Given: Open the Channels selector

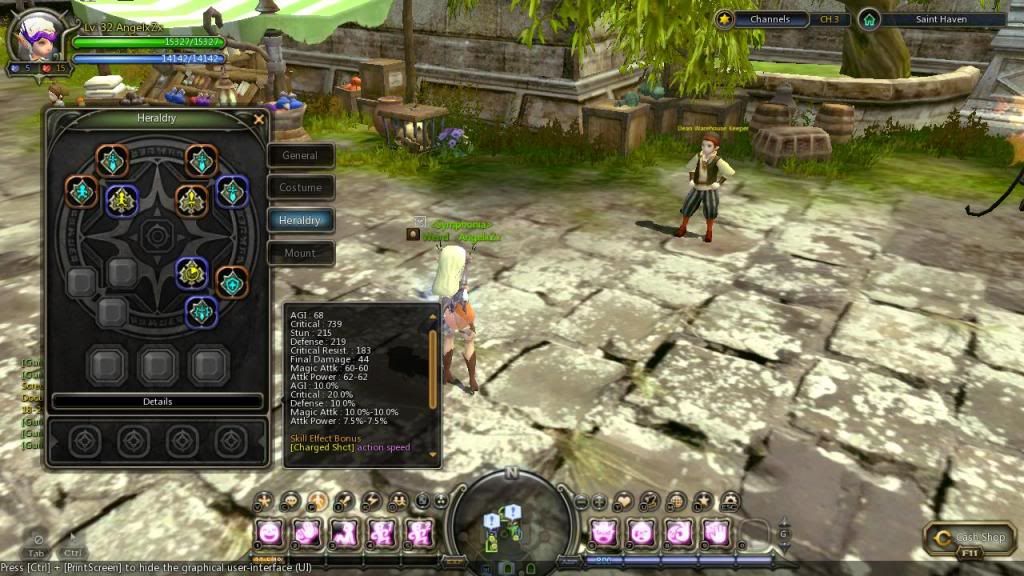Looking at the screenshot, I should (769, 19).
